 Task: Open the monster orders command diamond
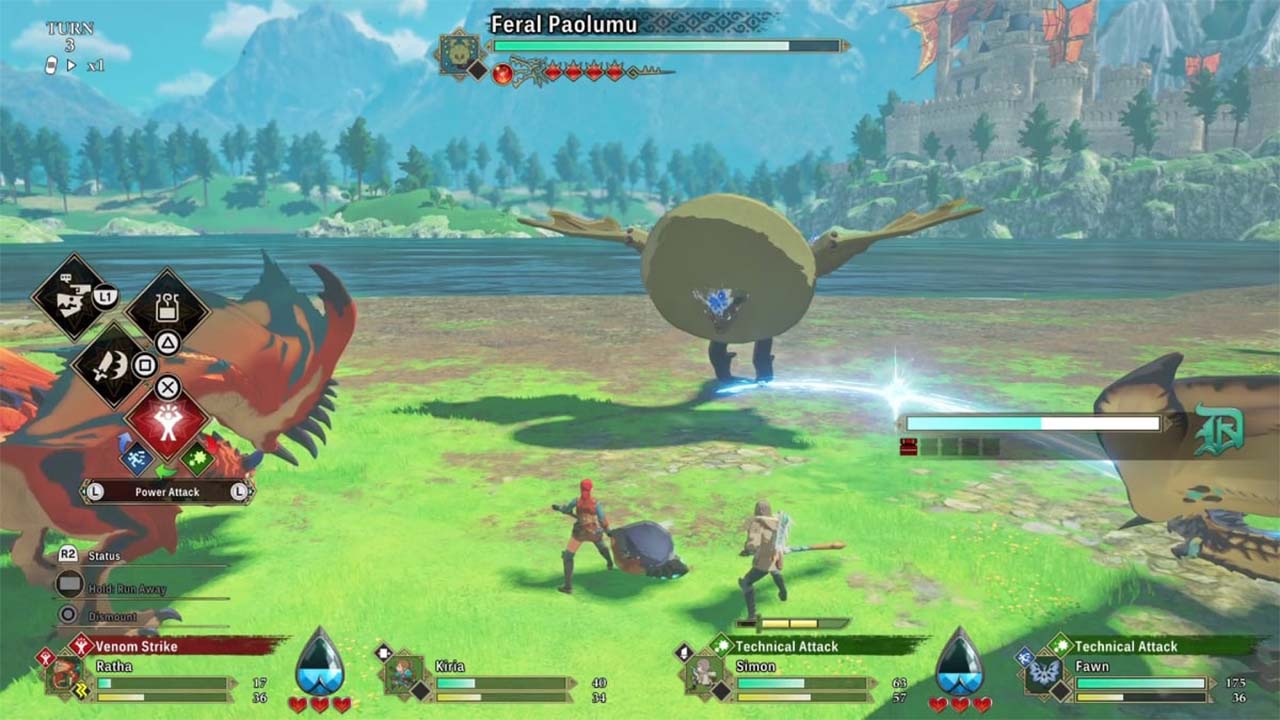[72, 296]
